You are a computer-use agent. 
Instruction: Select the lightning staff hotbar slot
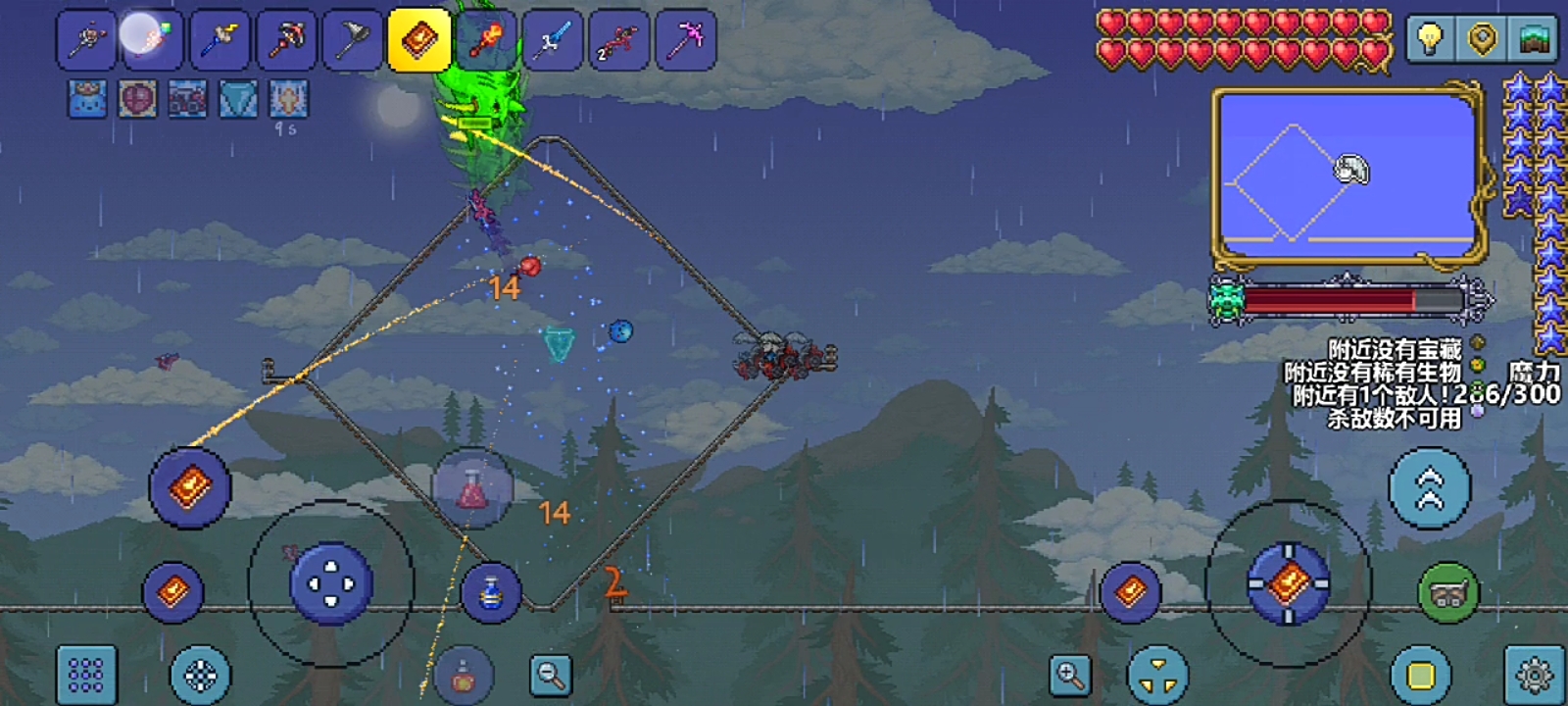pyautogui.click(x=220, y=41)
